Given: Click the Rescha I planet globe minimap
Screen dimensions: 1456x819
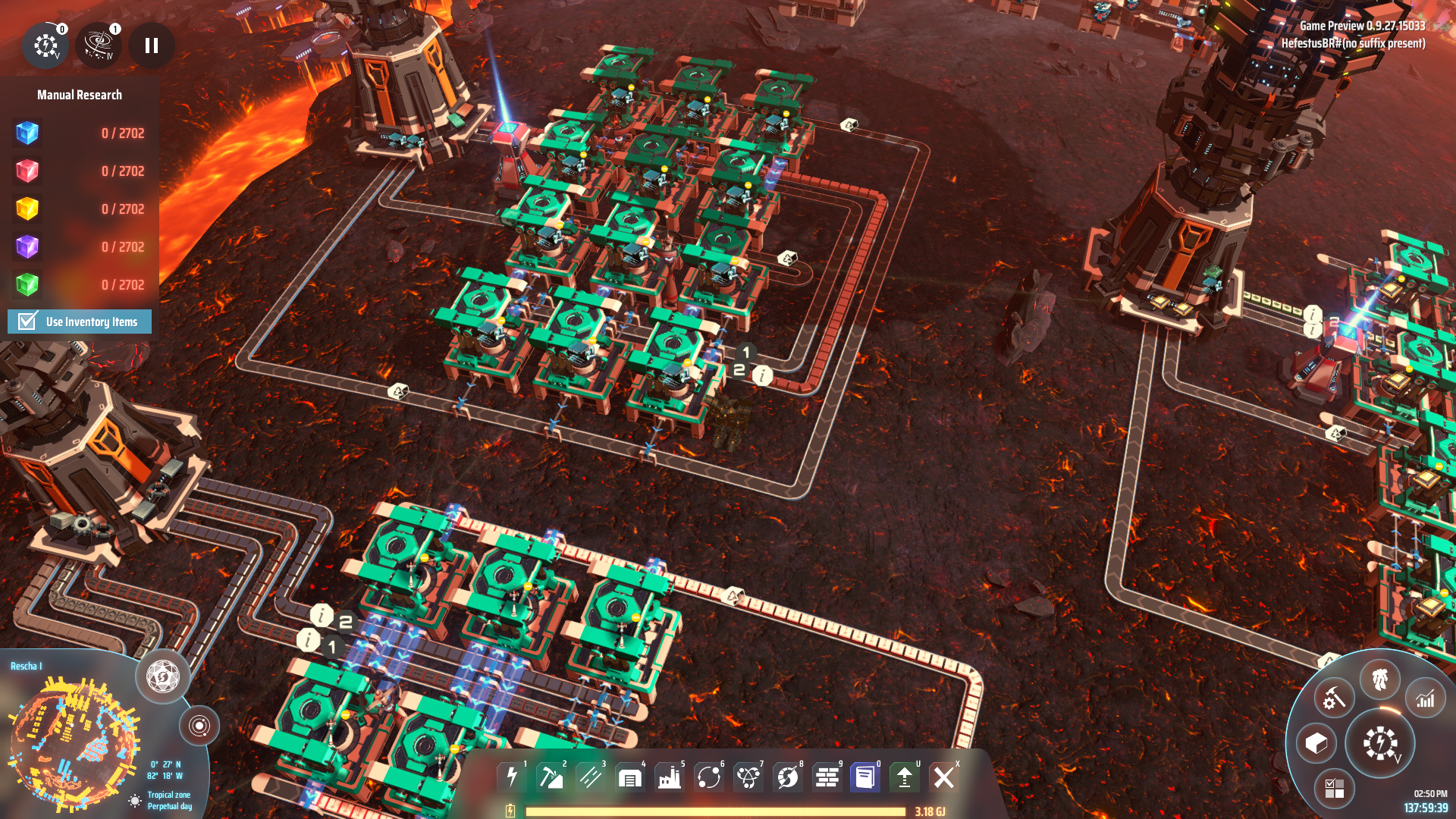Looking at the screenshot, I should 72,739.
